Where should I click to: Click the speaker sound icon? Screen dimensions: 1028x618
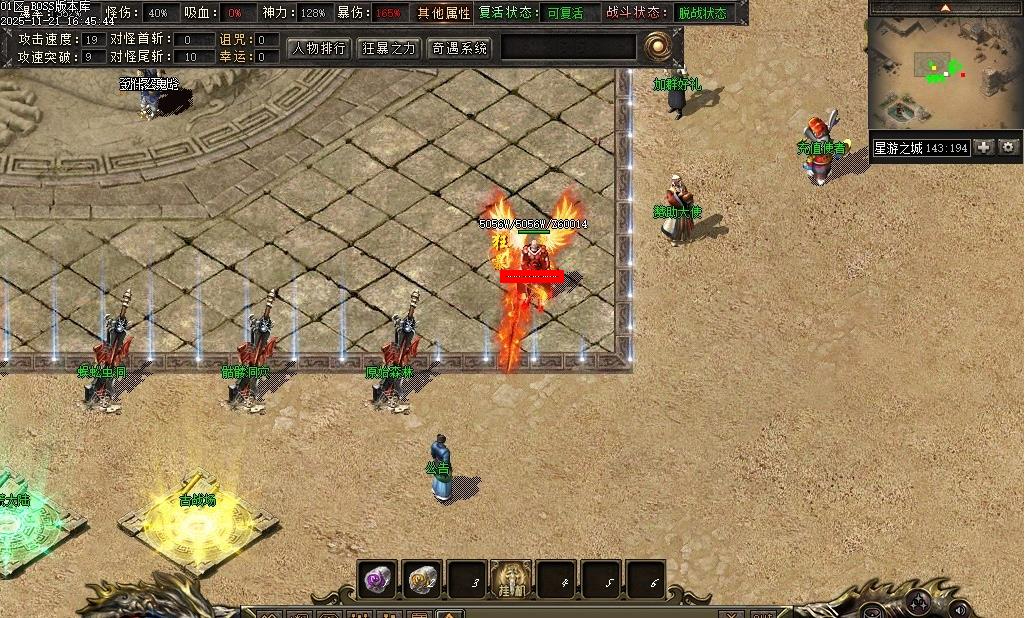click(961, 608)
